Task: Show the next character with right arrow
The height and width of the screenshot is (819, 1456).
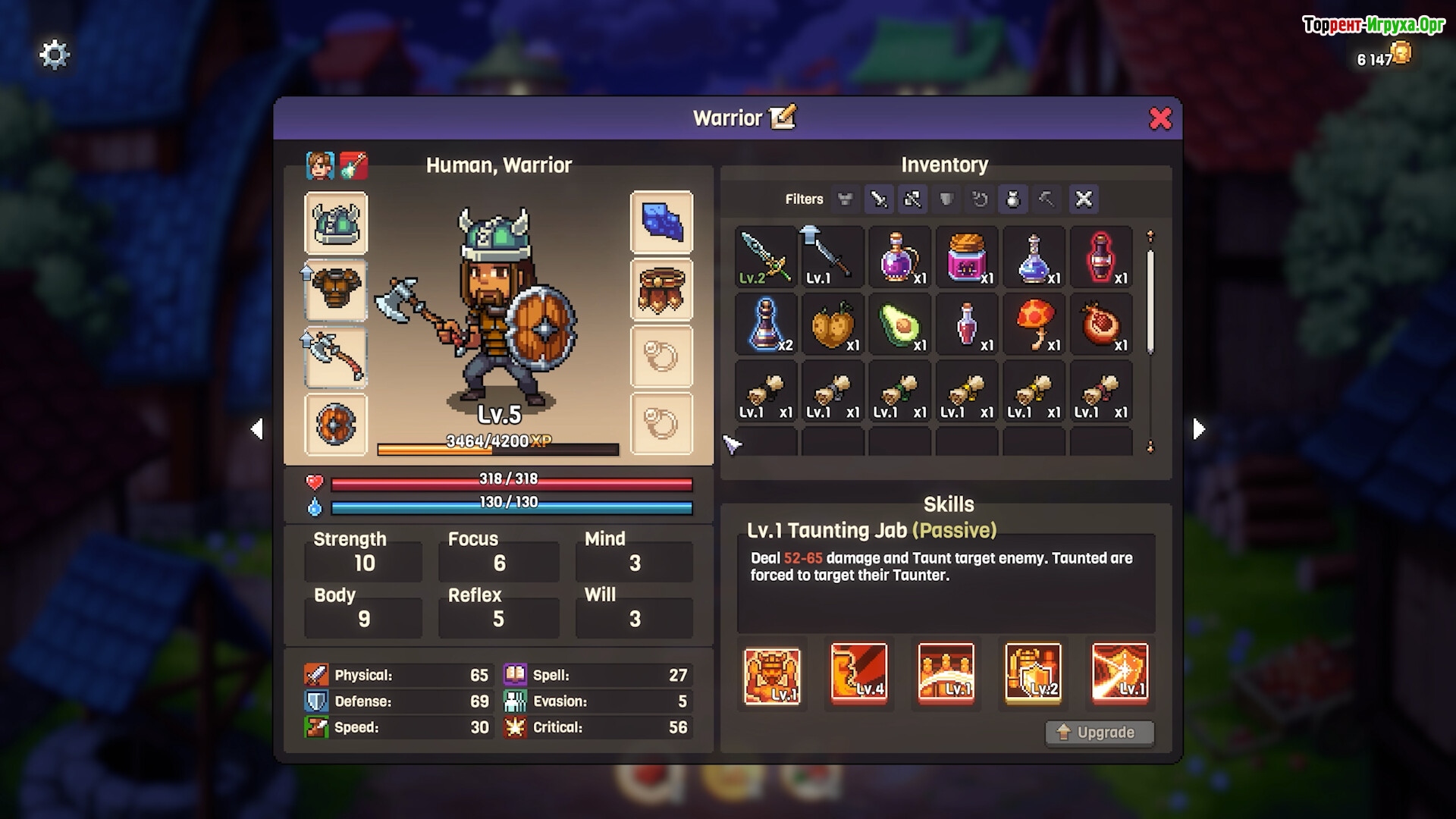Action: click(1198, 429)
